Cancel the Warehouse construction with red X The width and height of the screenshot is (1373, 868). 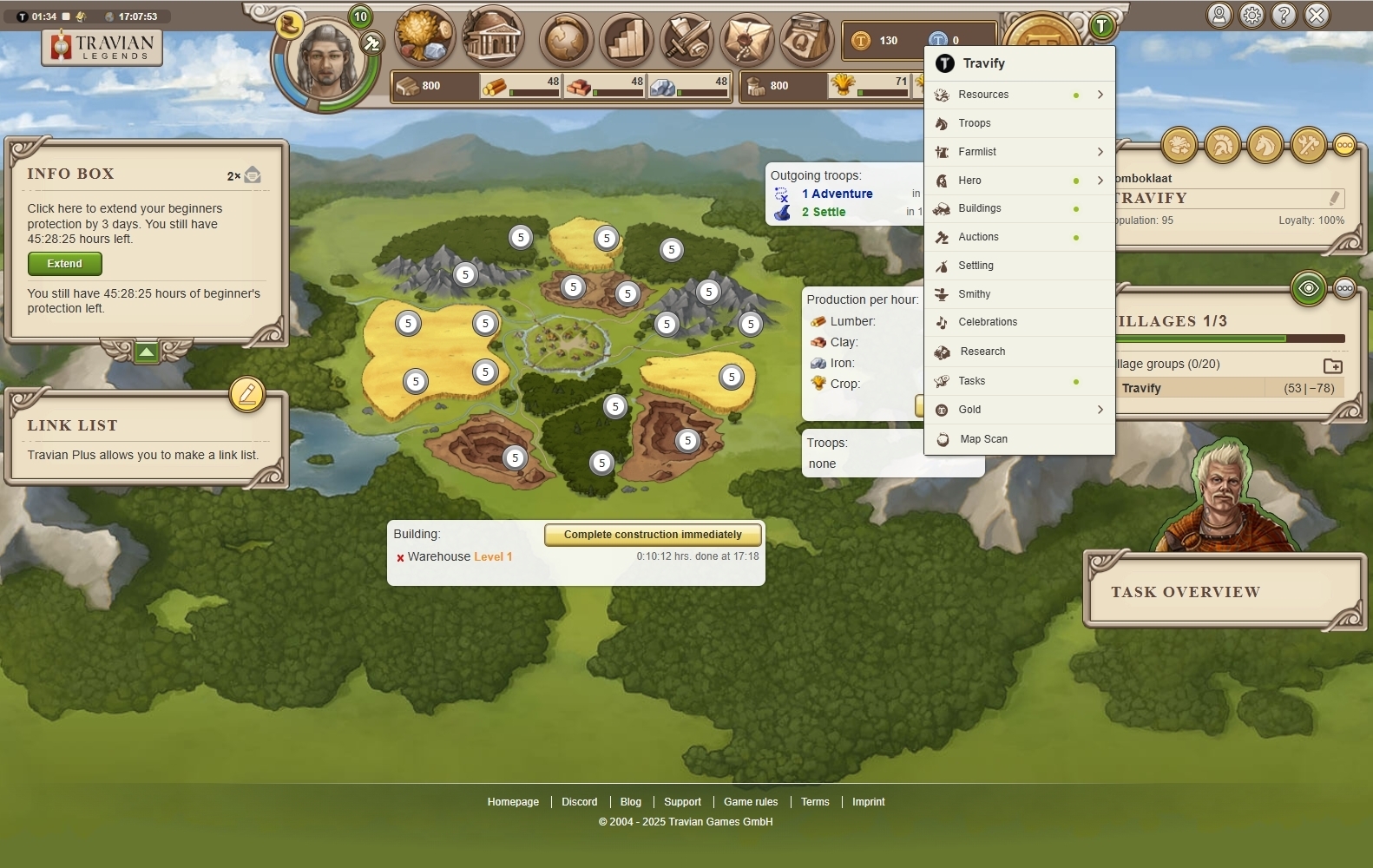pyautogui.click(x=400, y=558)
